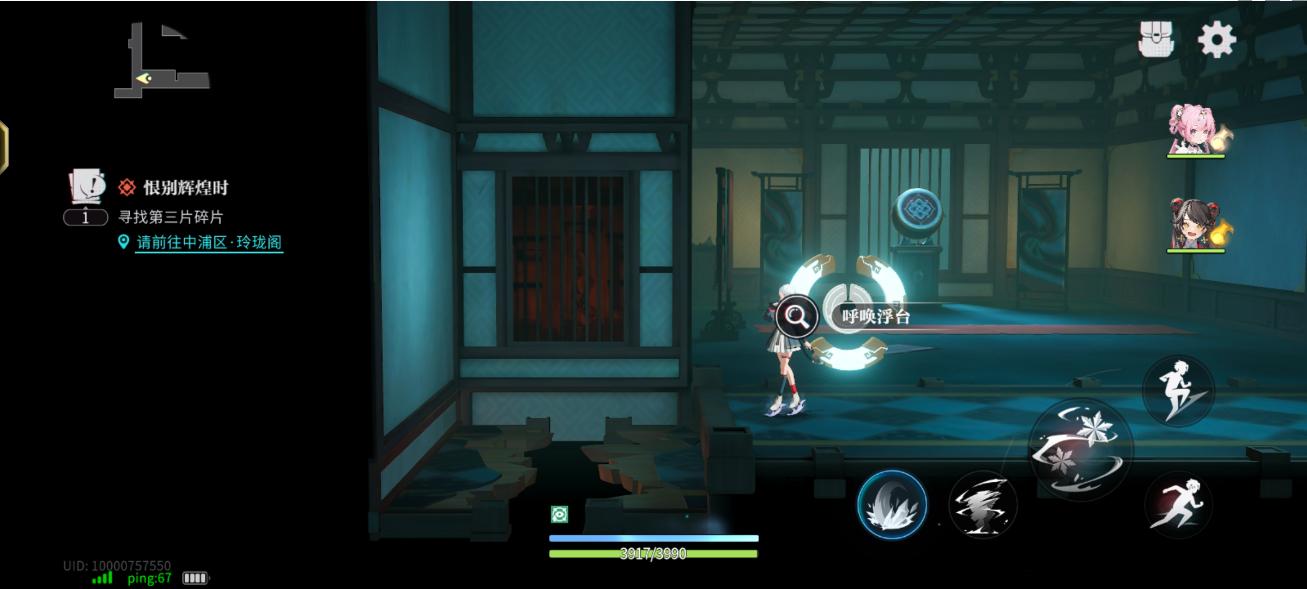
Task: Switch to the pink-haired party character
Action: 1195,130
